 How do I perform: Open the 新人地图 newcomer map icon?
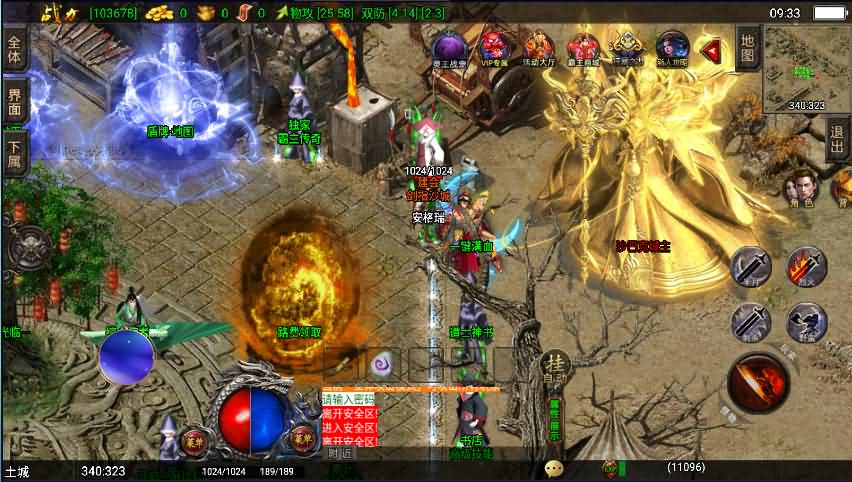coord(672,48)
